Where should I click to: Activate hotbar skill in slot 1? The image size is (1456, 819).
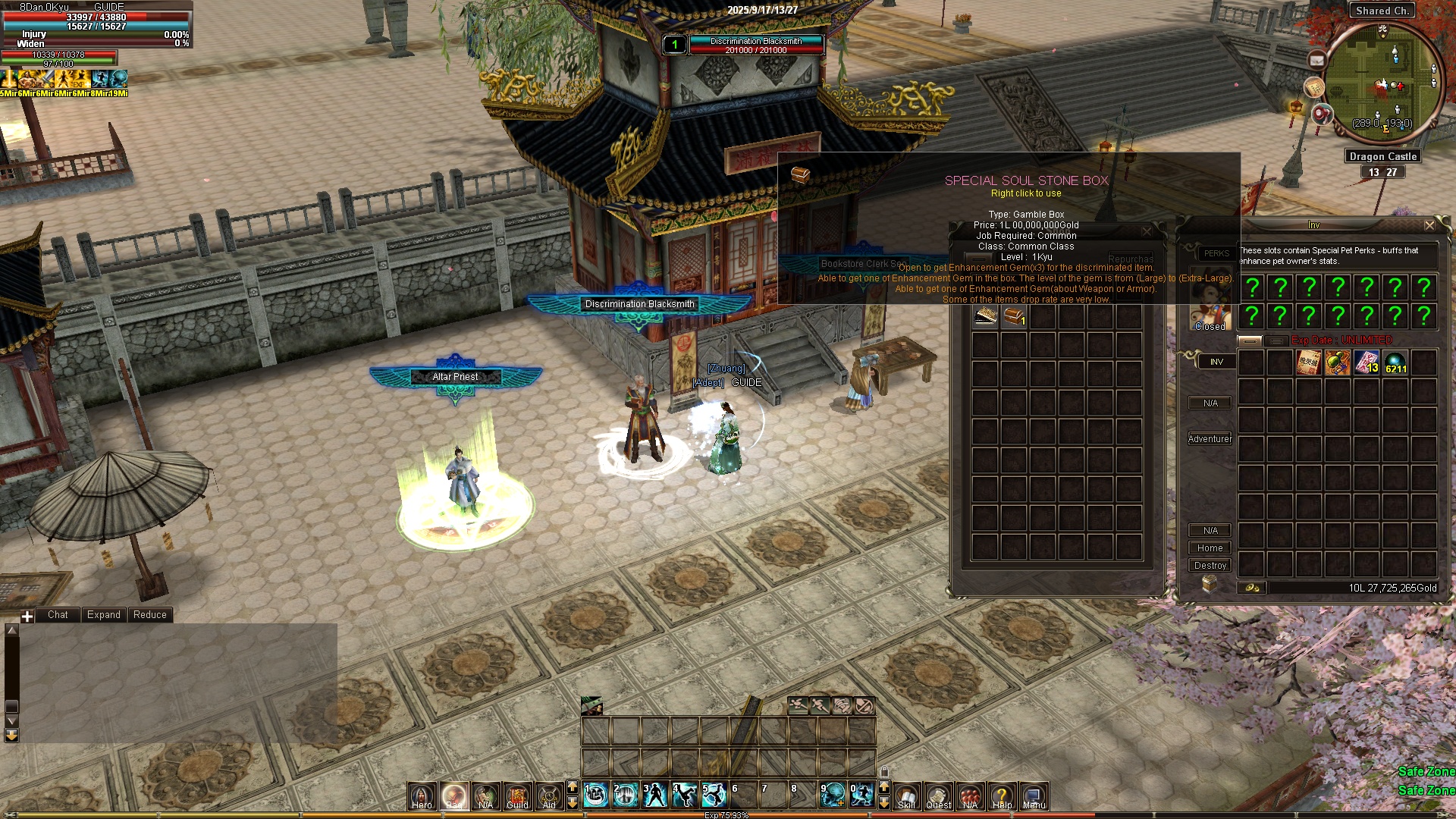[x=596, y=795]
